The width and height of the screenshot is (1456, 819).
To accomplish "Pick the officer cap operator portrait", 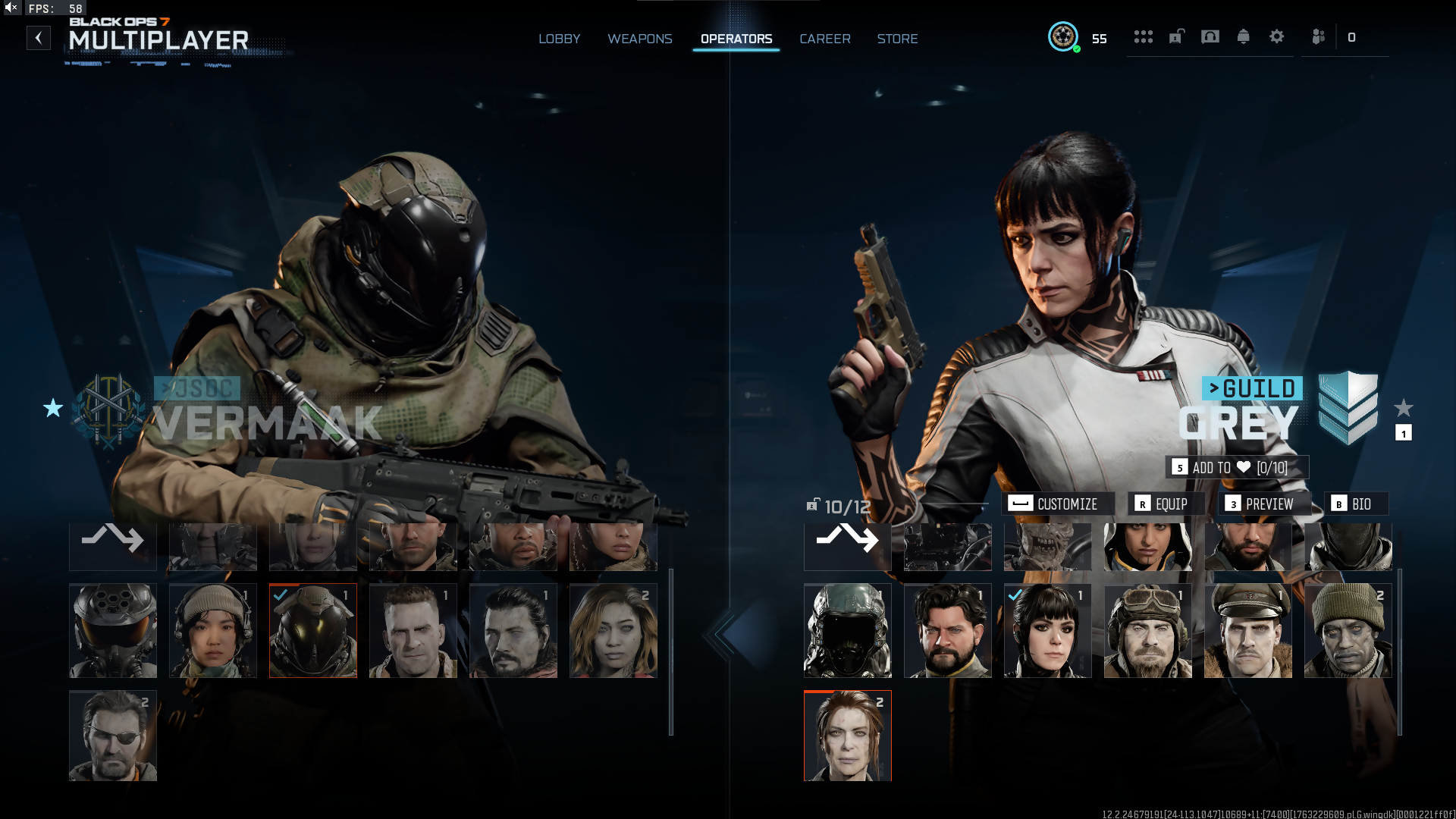I will 1247,630.
